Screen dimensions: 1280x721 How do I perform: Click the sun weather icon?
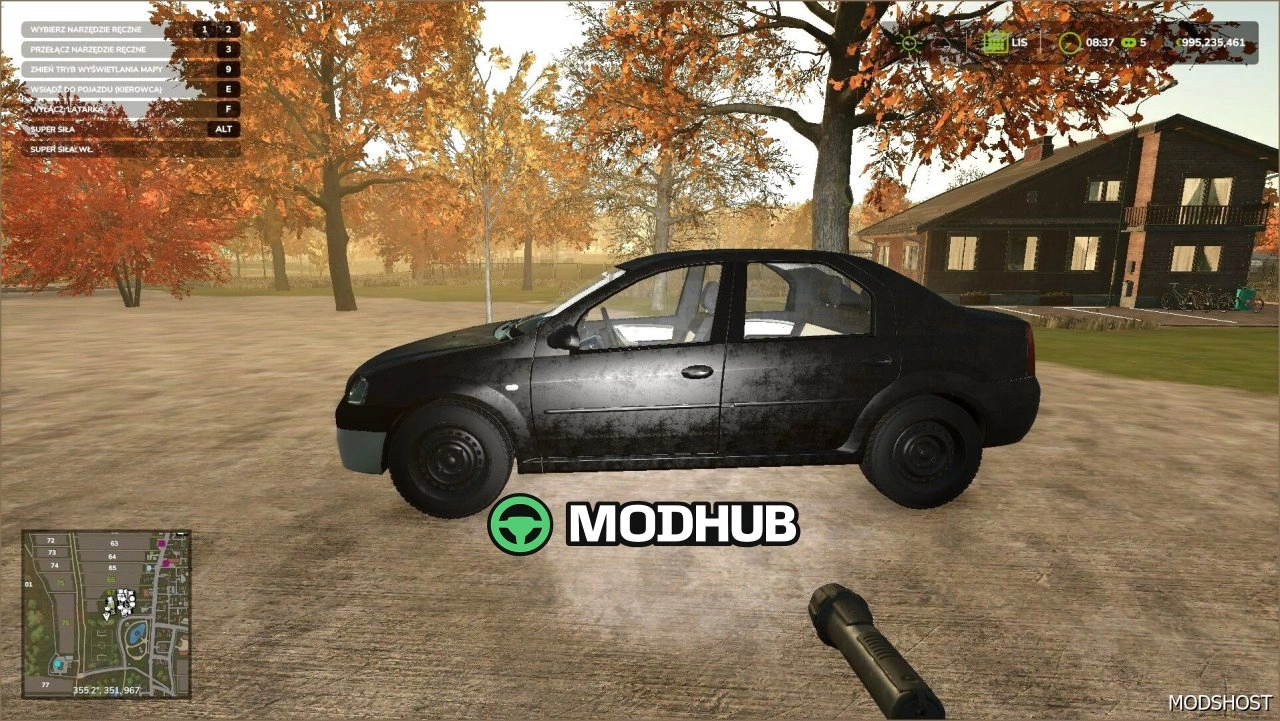click(x=908, y=43)
